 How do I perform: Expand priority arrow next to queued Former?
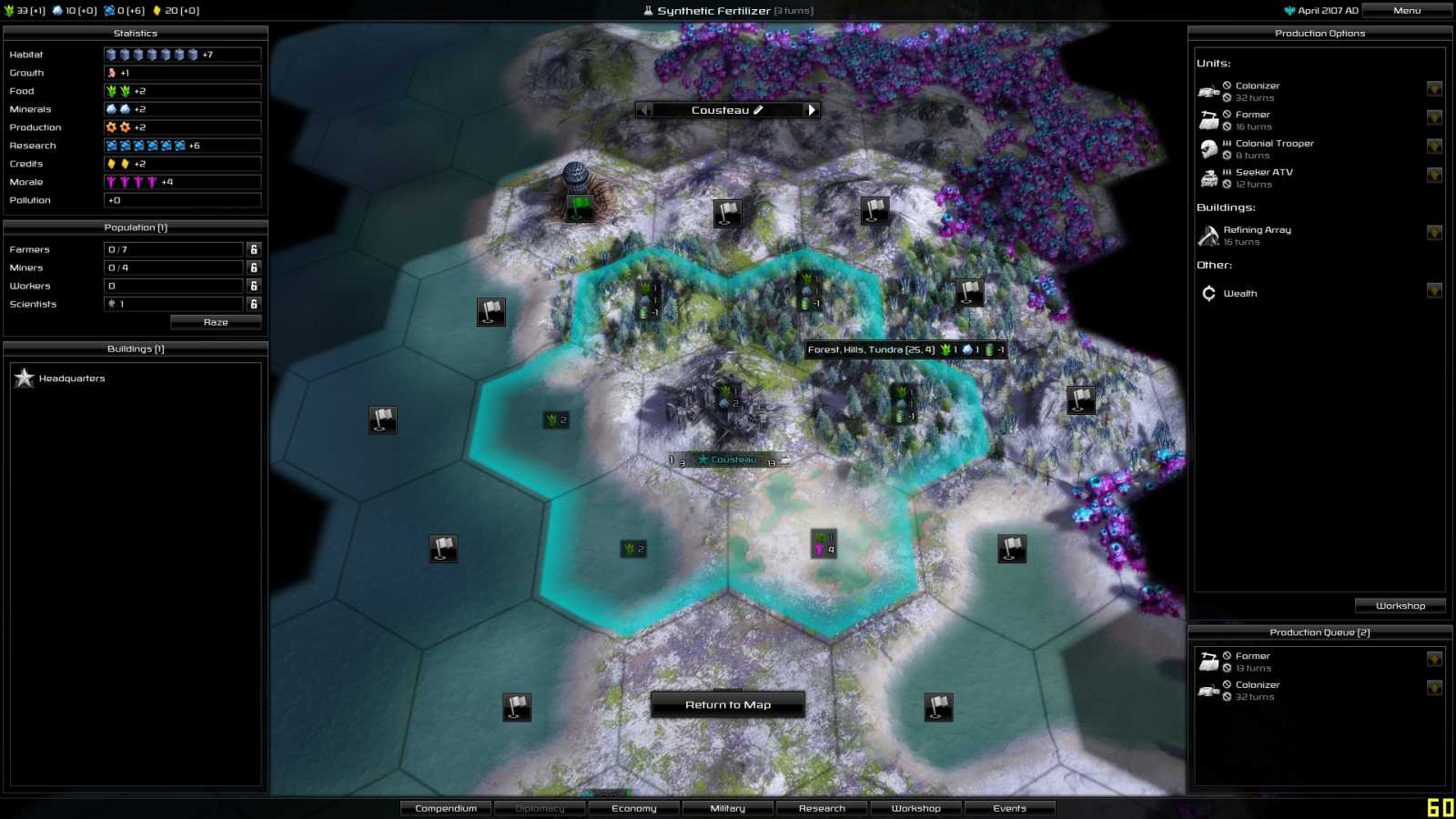(1435, 658)
